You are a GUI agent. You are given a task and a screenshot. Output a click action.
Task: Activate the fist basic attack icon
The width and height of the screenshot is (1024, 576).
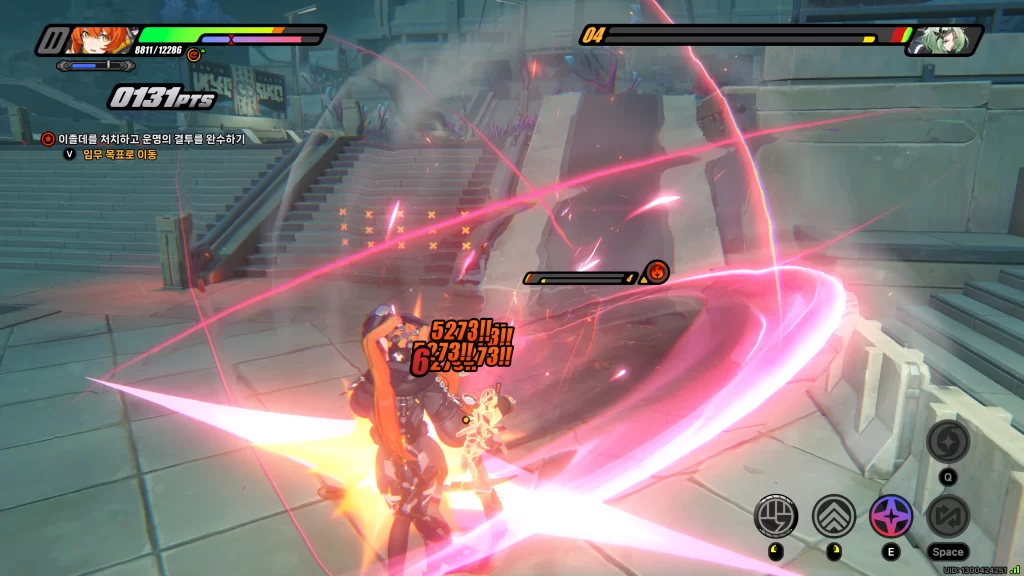point(777,515)
